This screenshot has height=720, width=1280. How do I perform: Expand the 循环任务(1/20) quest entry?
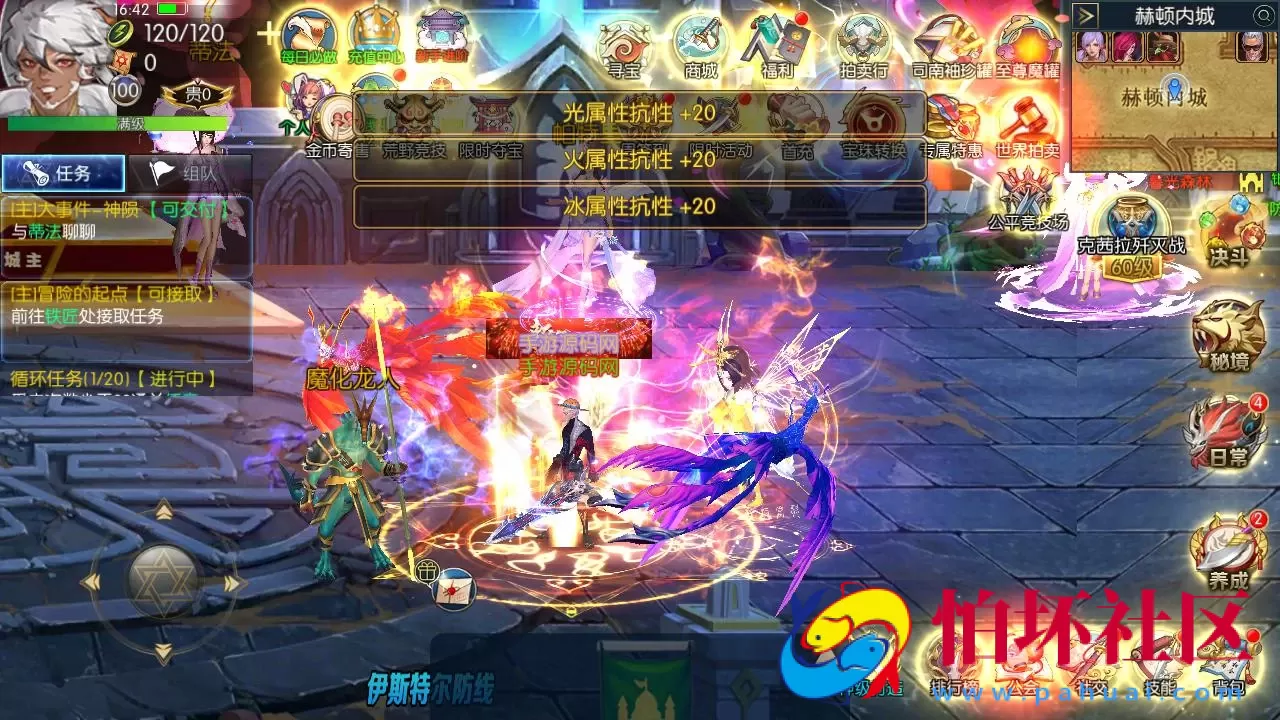[110, 377]
